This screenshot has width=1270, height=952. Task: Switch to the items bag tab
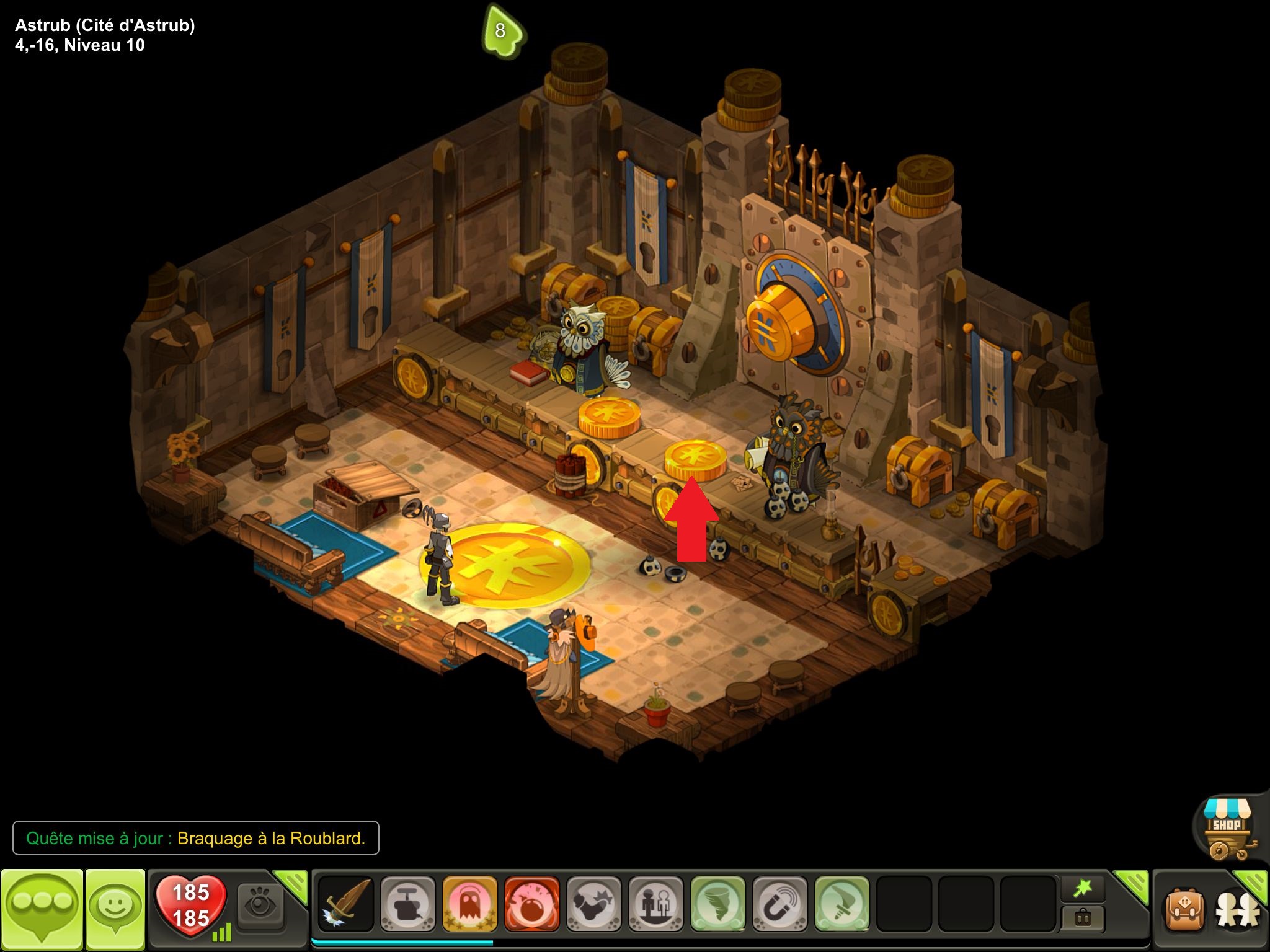(1082, 918)
